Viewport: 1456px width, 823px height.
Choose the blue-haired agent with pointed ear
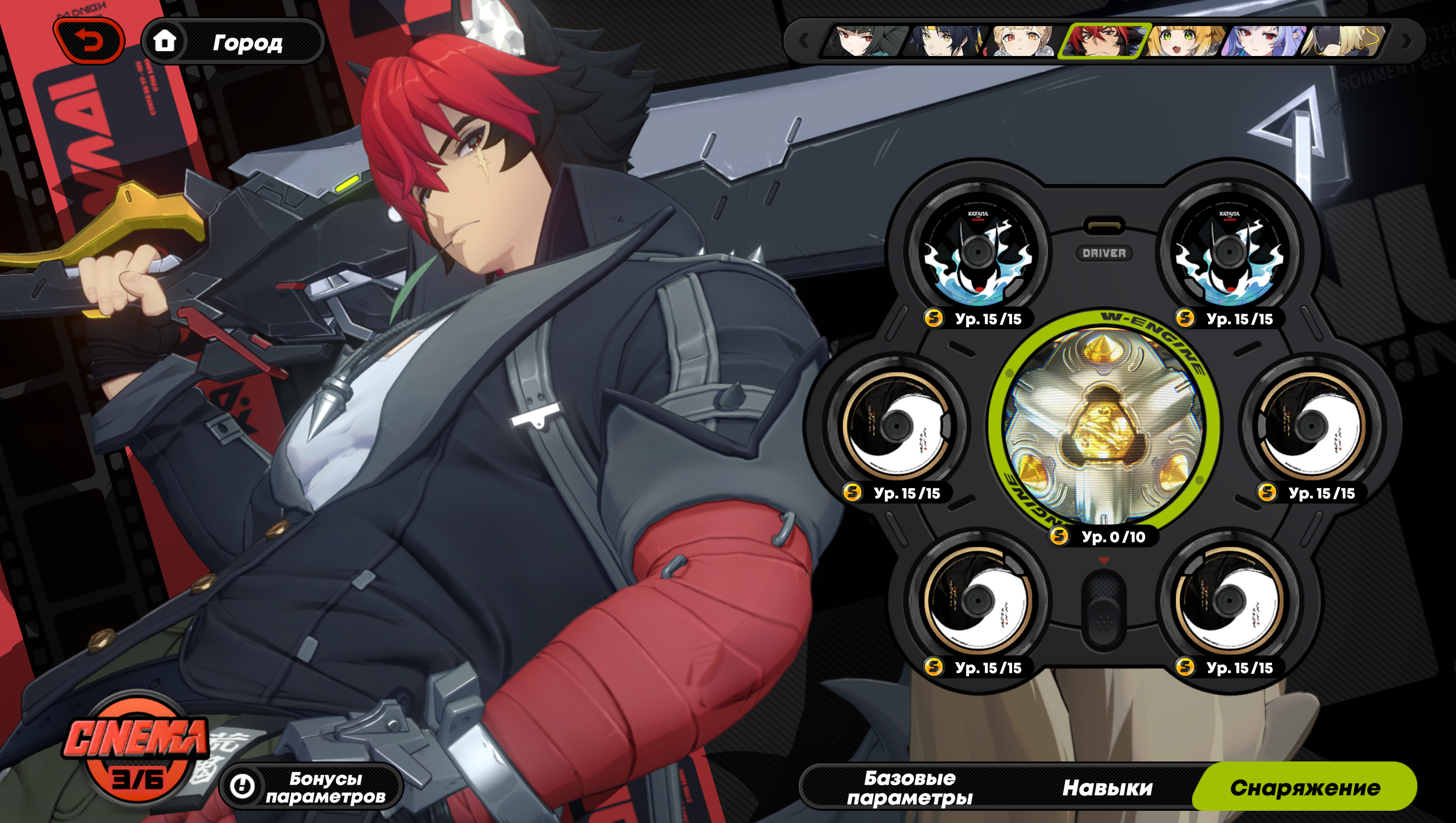click(1263, 41)
